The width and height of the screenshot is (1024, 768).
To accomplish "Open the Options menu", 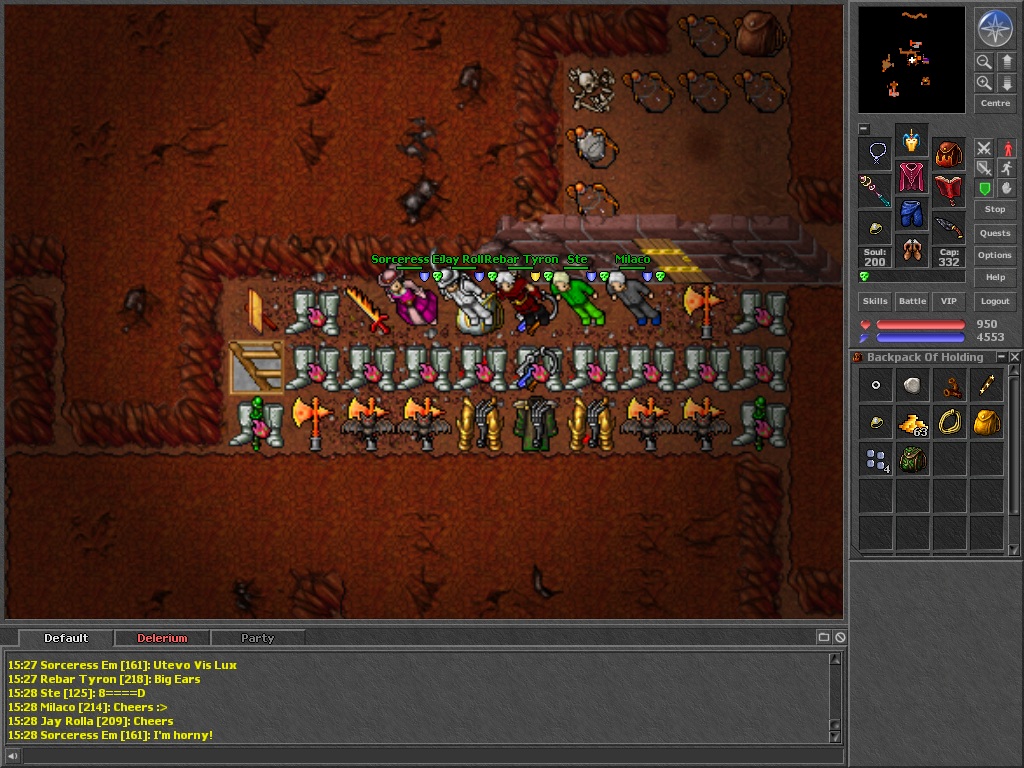I will (x=994, y=255).
